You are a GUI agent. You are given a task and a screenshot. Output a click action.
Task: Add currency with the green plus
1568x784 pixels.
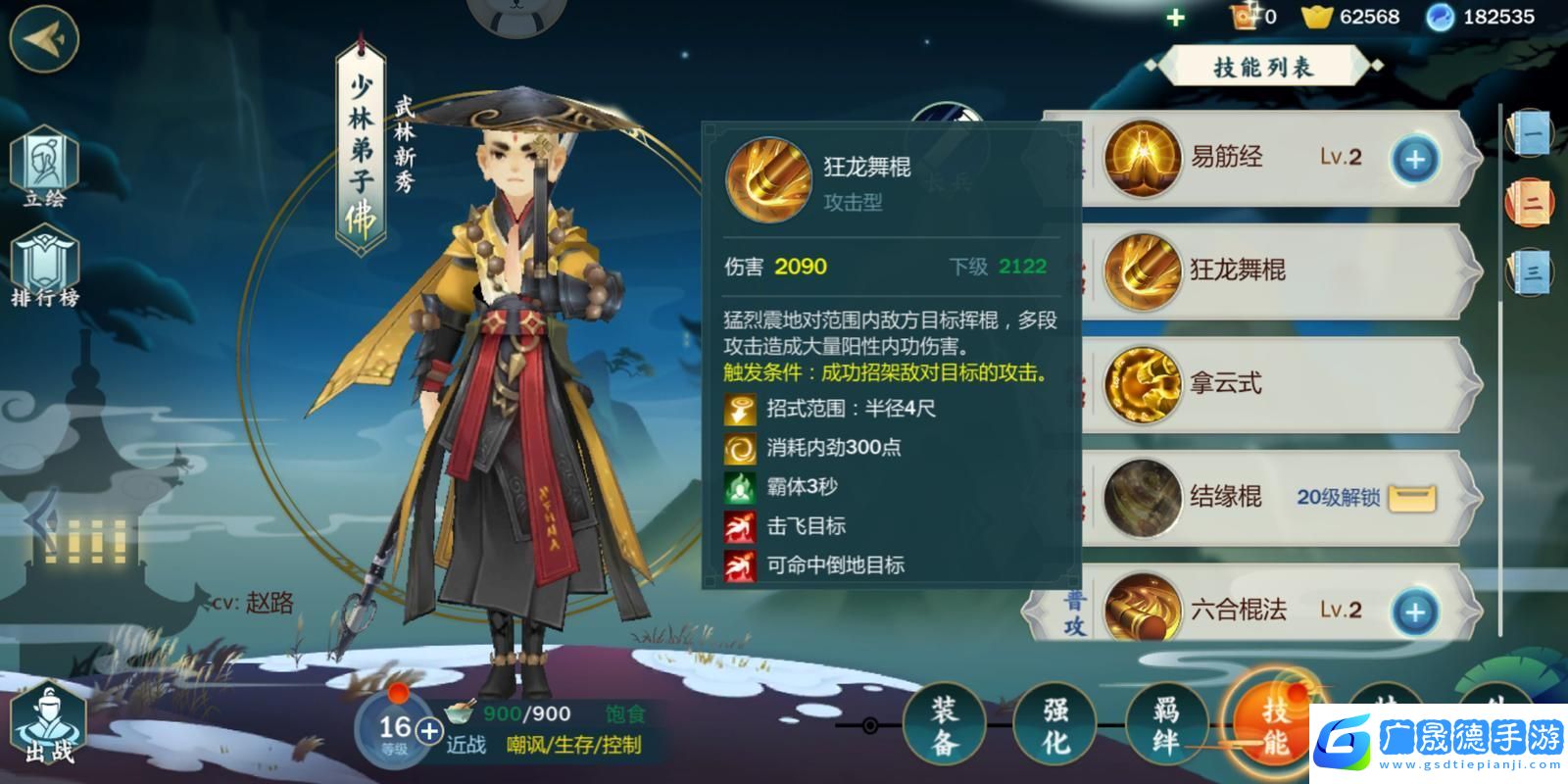(1176, 18)
